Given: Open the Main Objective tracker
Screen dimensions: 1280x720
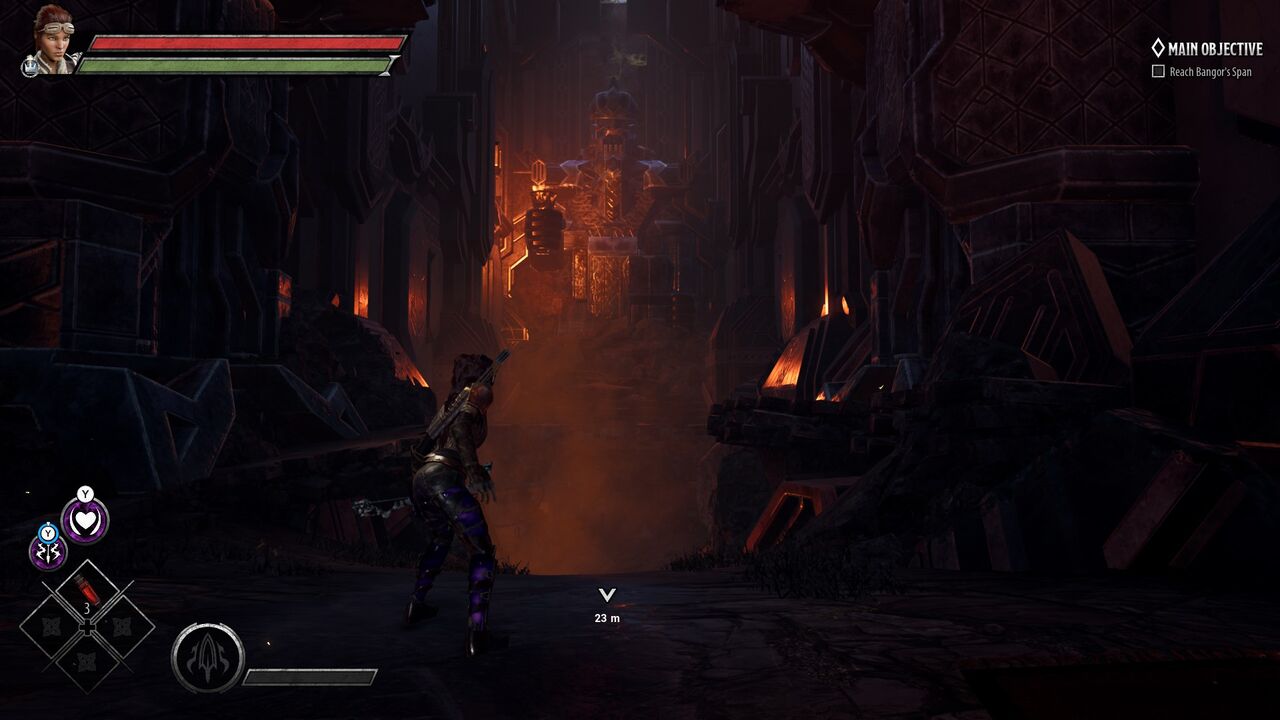Looking at the screenshot, I should (1207, 48).
